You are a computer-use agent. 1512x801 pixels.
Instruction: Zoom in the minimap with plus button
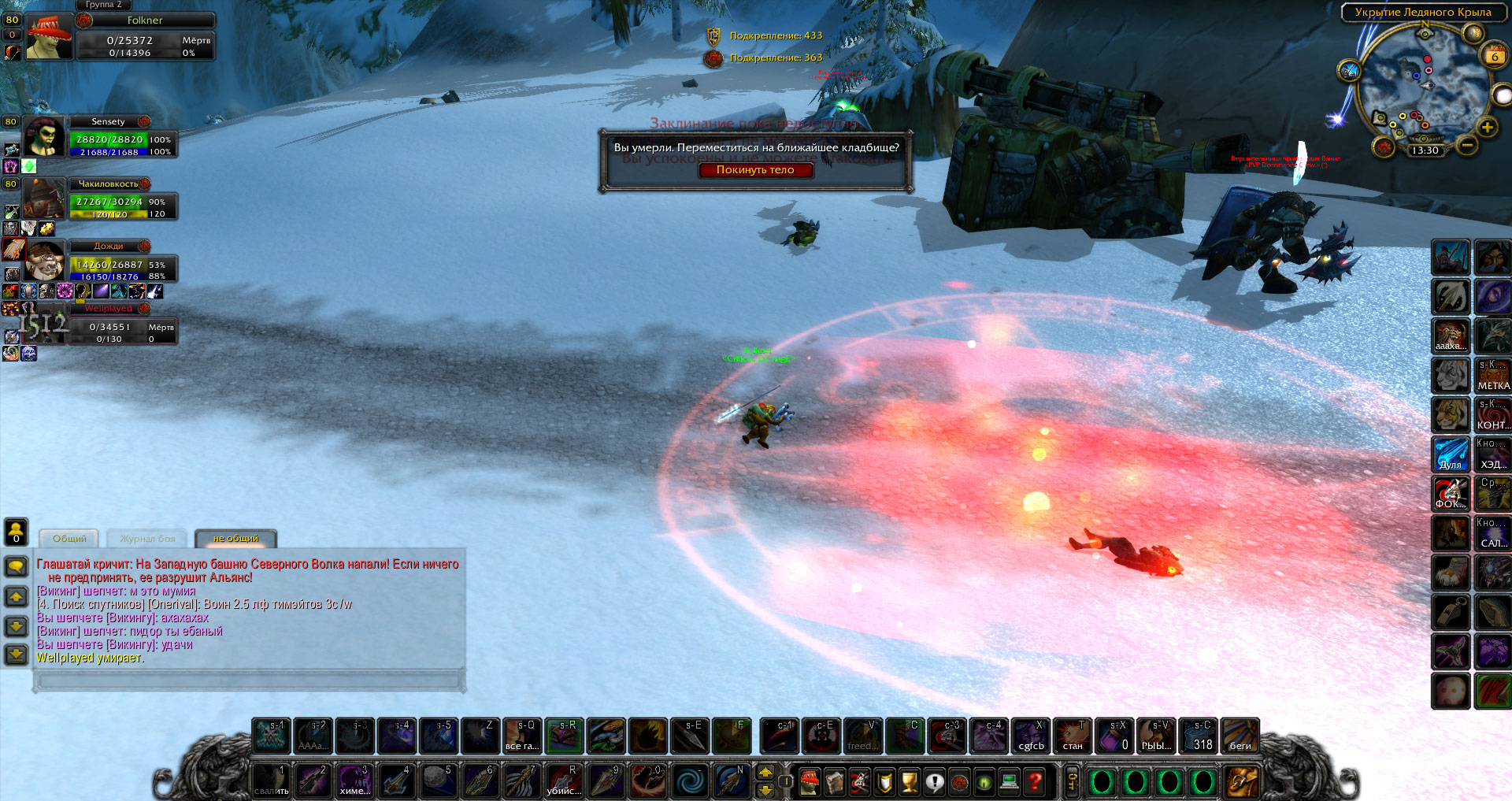click(x=1487, y=128)
